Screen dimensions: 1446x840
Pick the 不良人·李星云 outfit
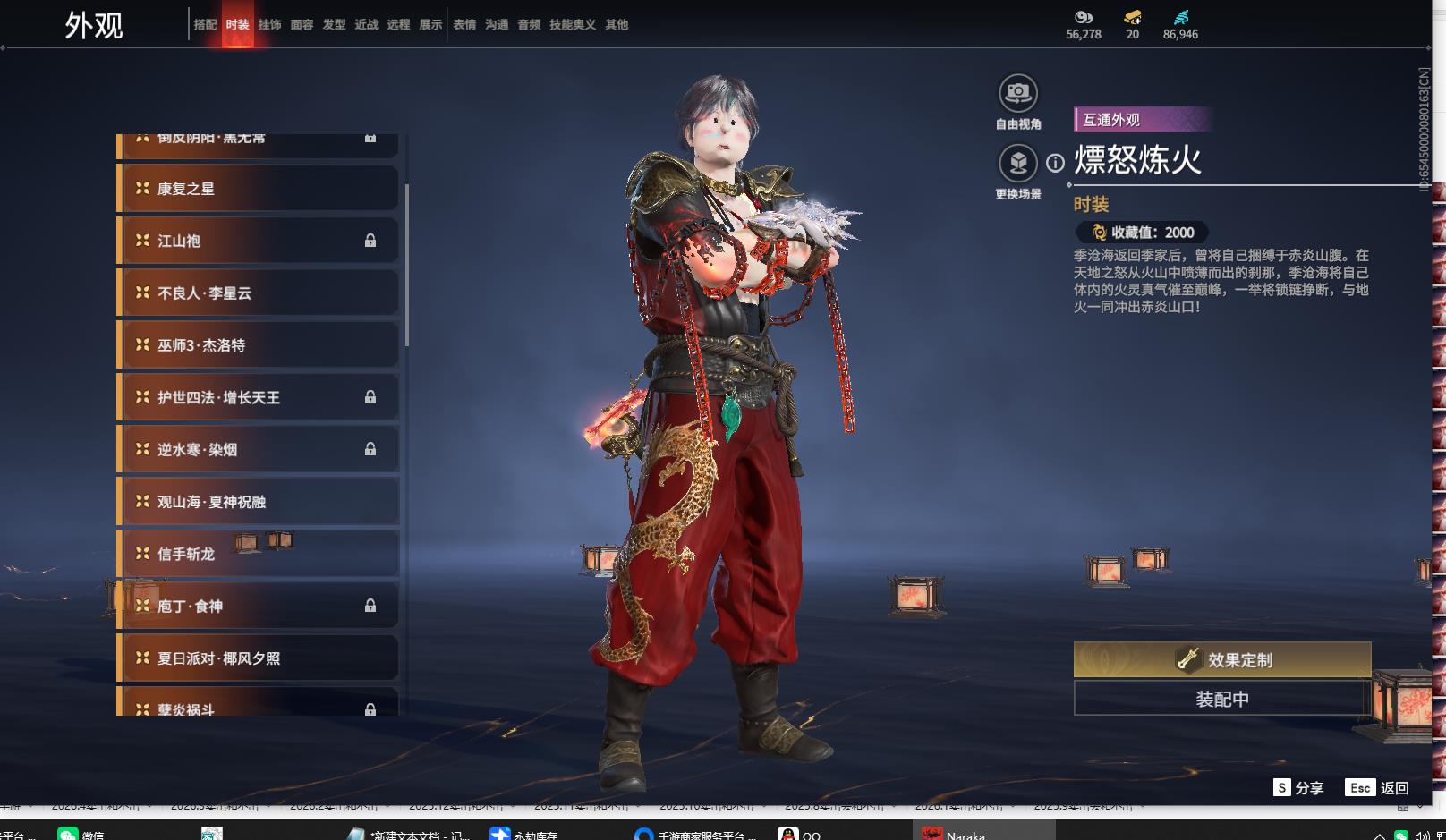[x=259, y=293]
